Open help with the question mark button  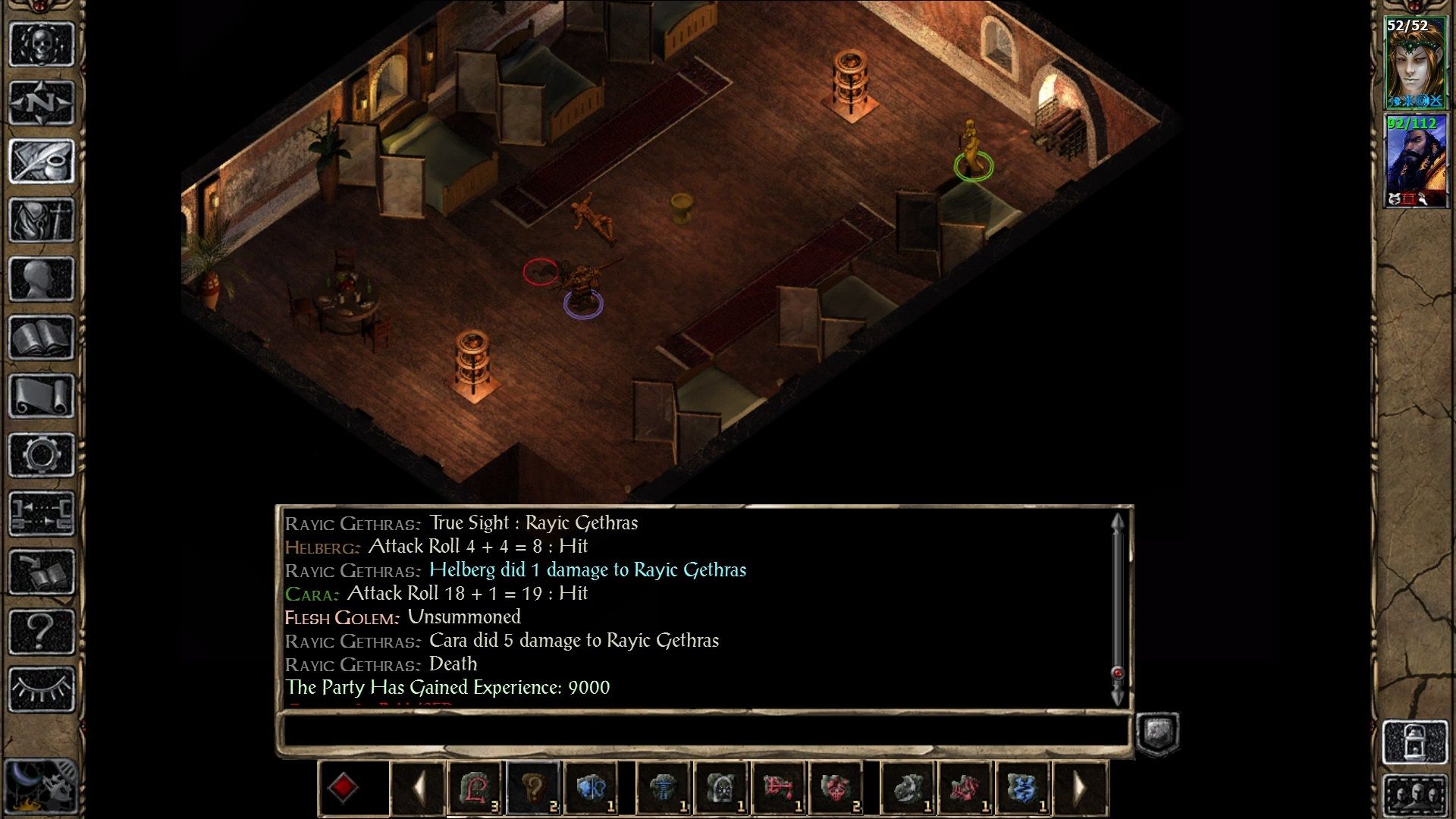42,631
